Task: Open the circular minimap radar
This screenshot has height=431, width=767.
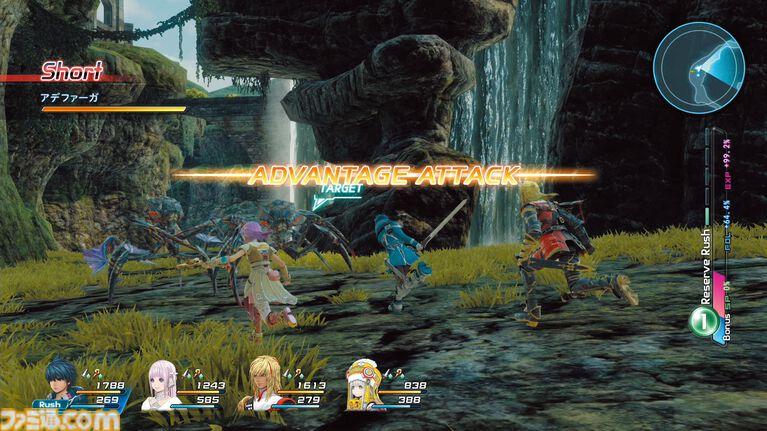Action: (698, 67)
